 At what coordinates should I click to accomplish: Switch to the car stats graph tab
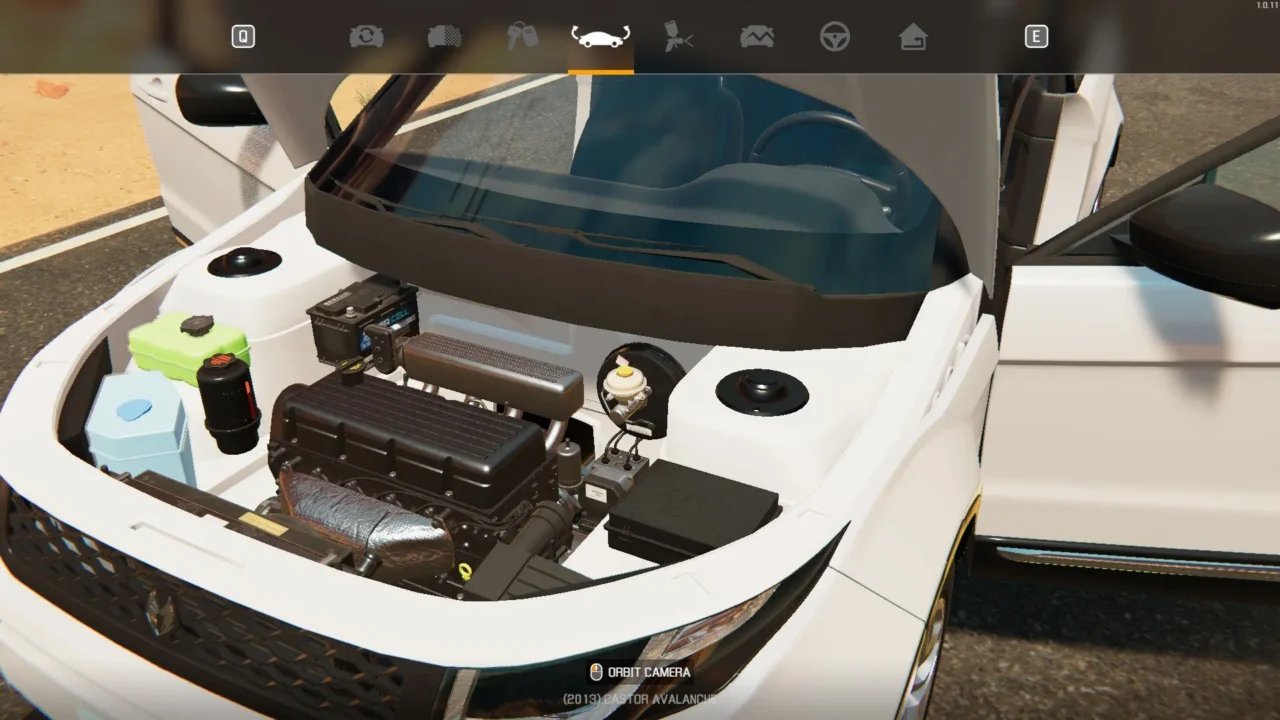point(757,37)
